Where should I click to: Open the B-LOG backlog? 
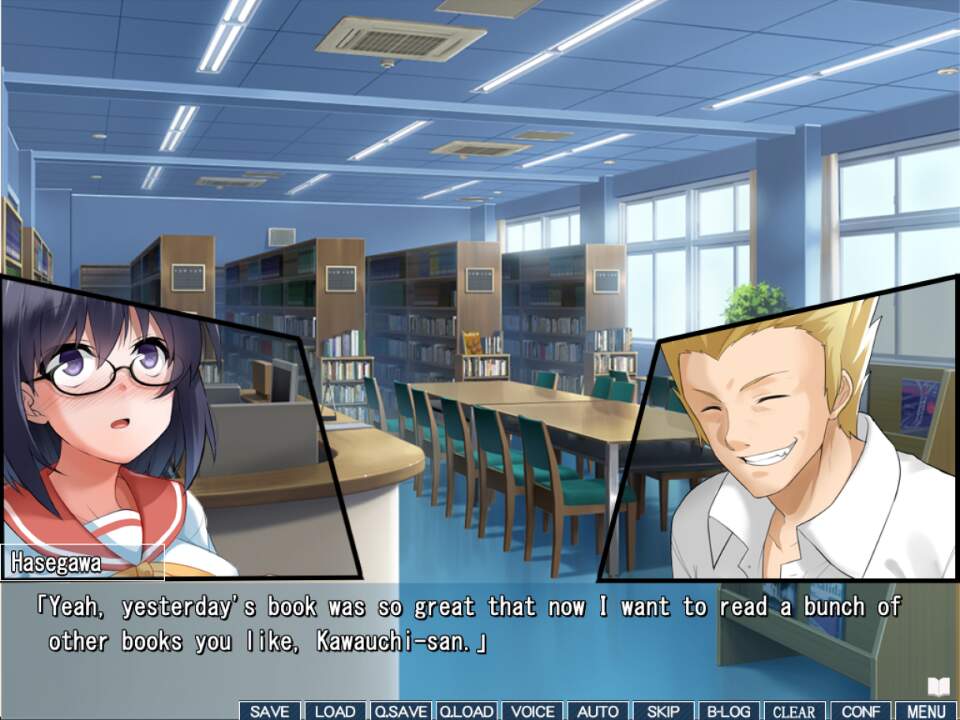pos(729,711)
